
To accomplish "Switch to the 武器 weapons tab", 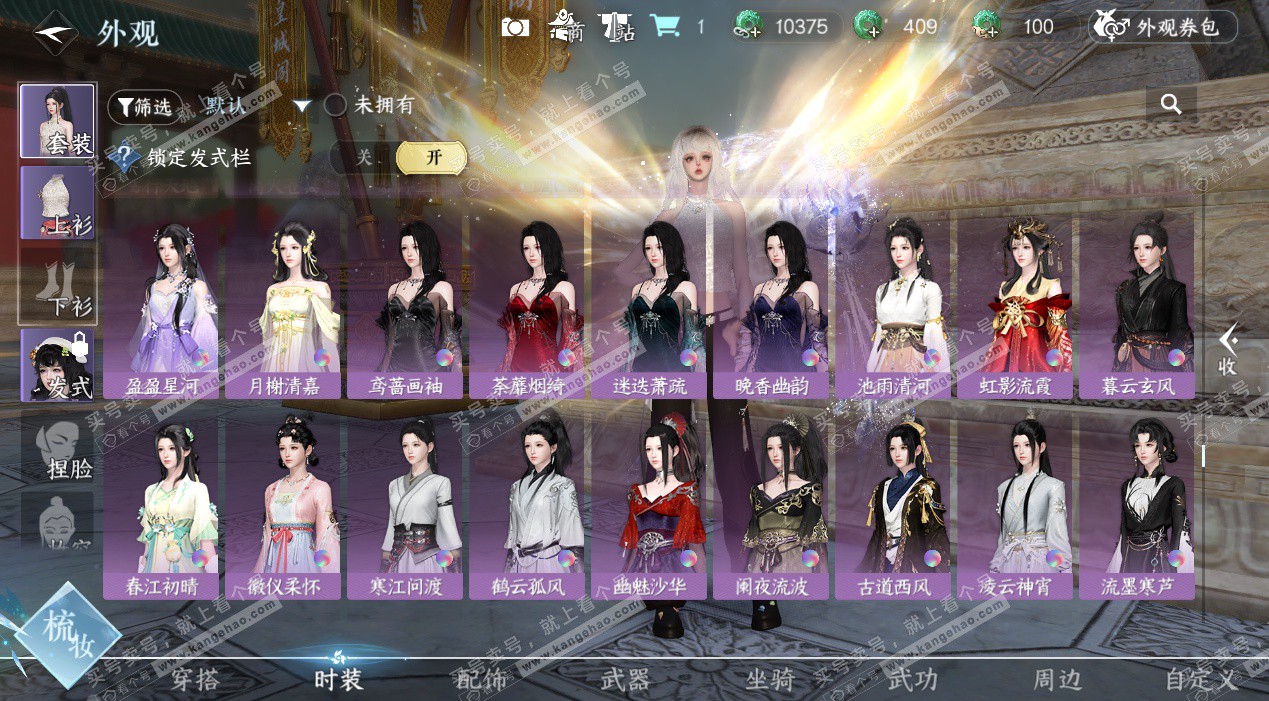I will click(x=626, y=680).
